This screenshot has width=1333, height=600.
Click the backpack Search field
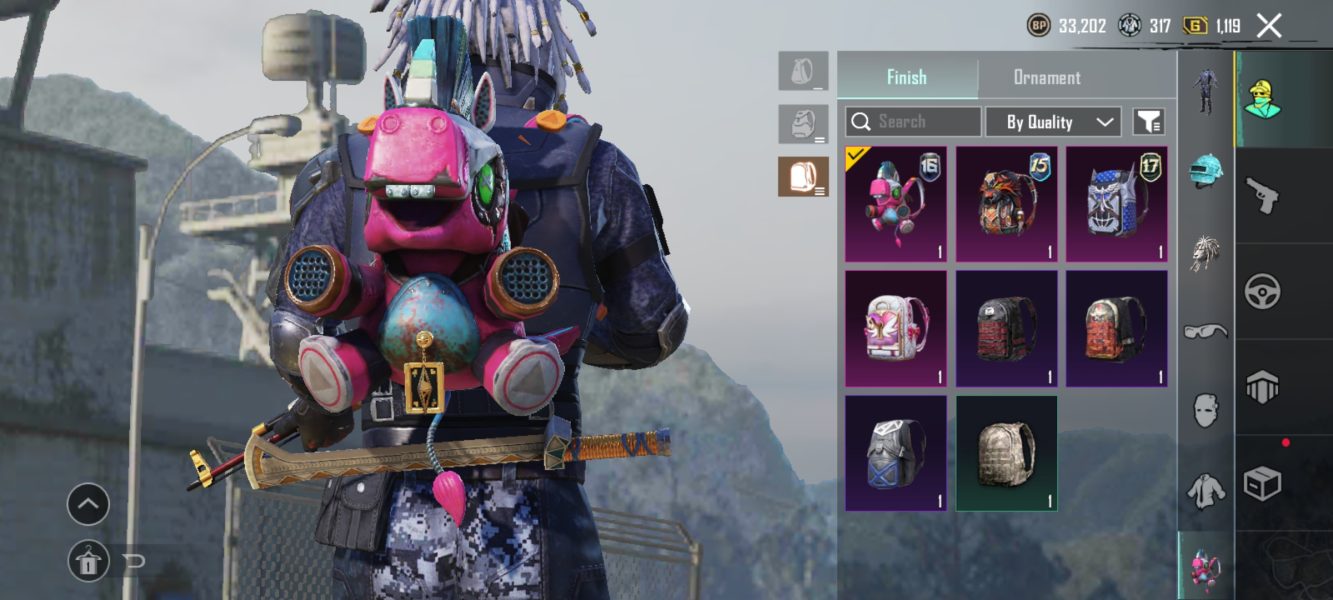coord(913,122)
